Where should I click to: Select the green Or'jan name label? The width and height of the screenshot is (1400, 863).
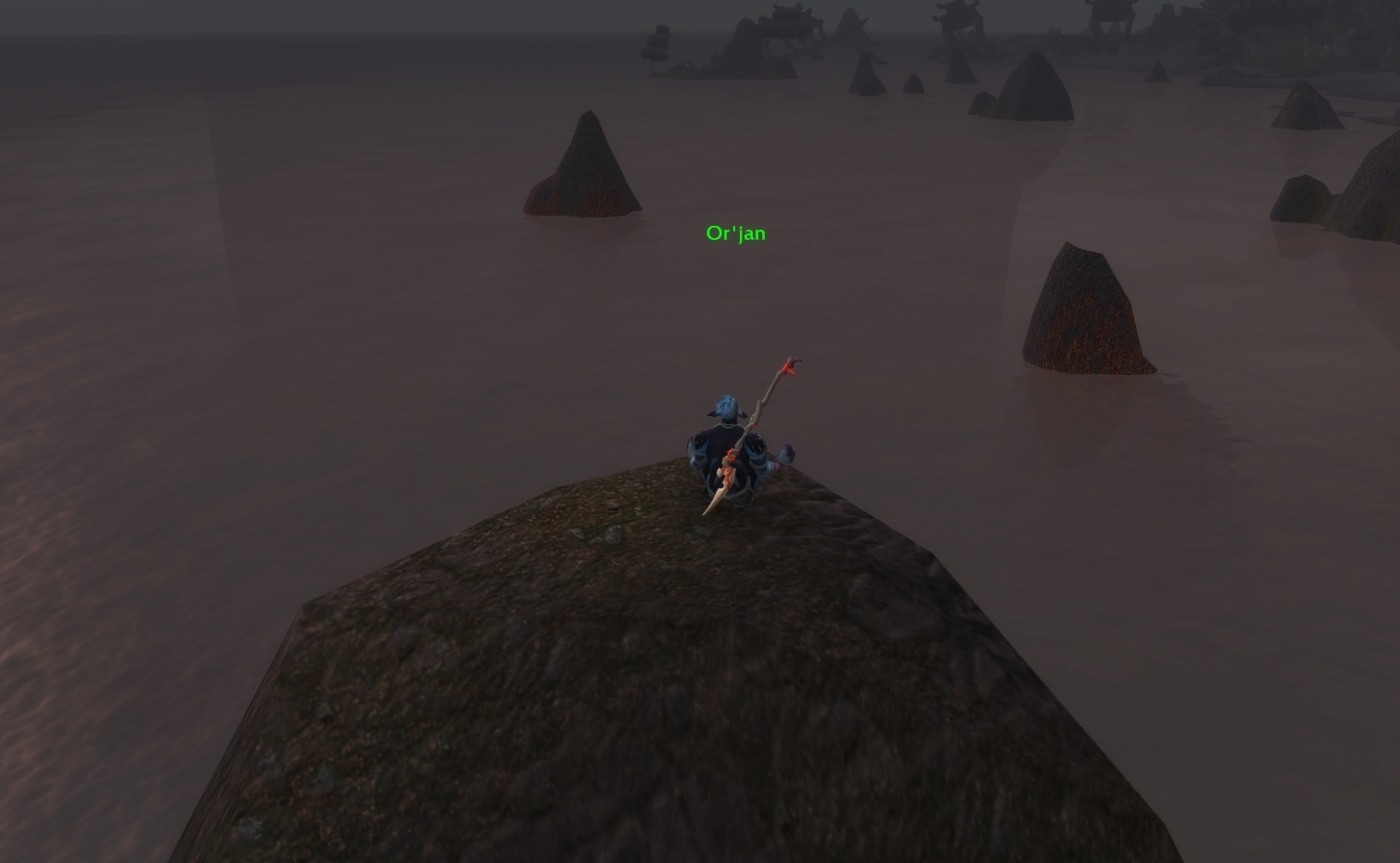(735, 233)
